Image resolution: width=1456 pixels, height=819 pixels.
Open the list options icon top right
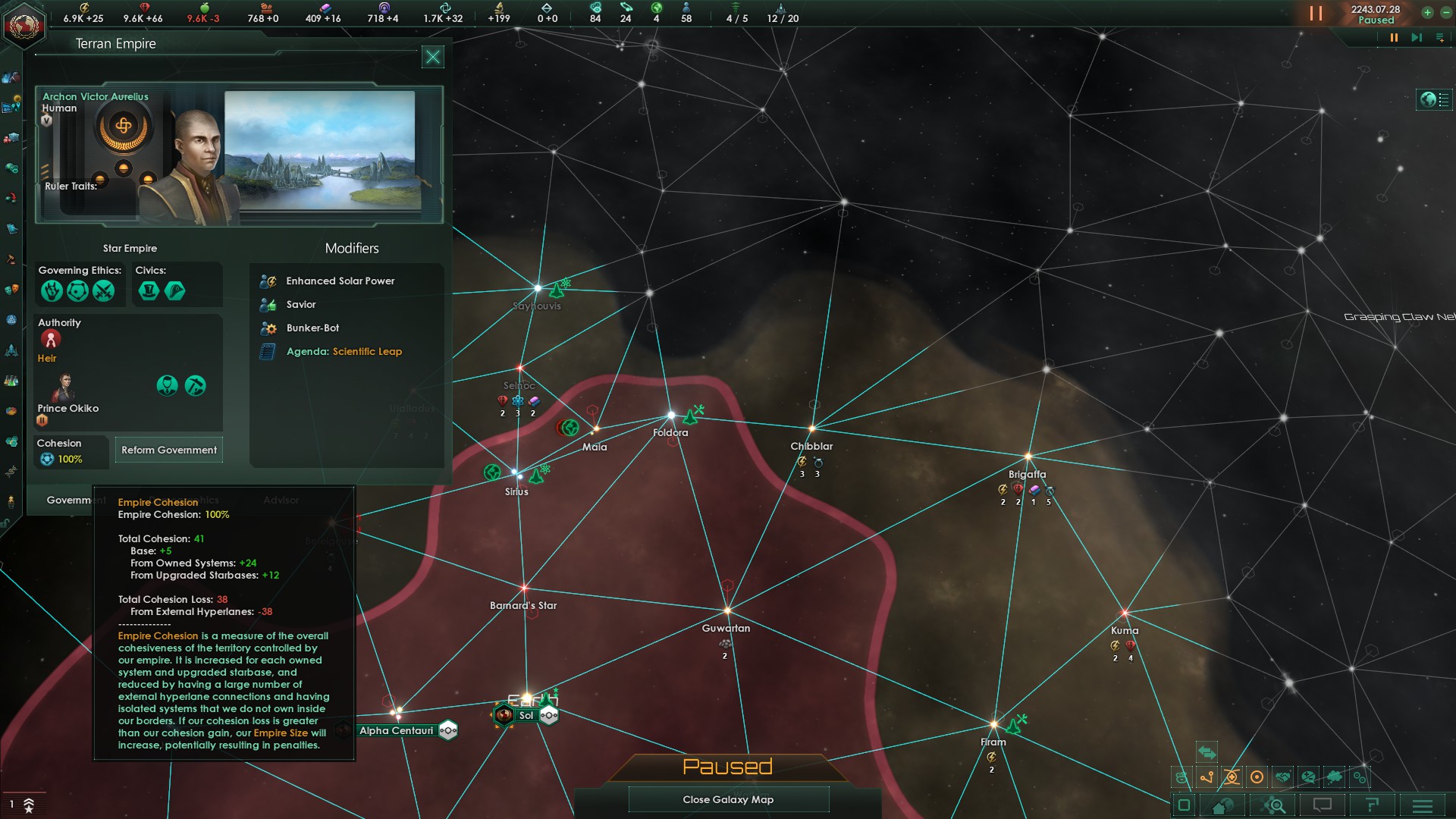(x=1439, y=38)
